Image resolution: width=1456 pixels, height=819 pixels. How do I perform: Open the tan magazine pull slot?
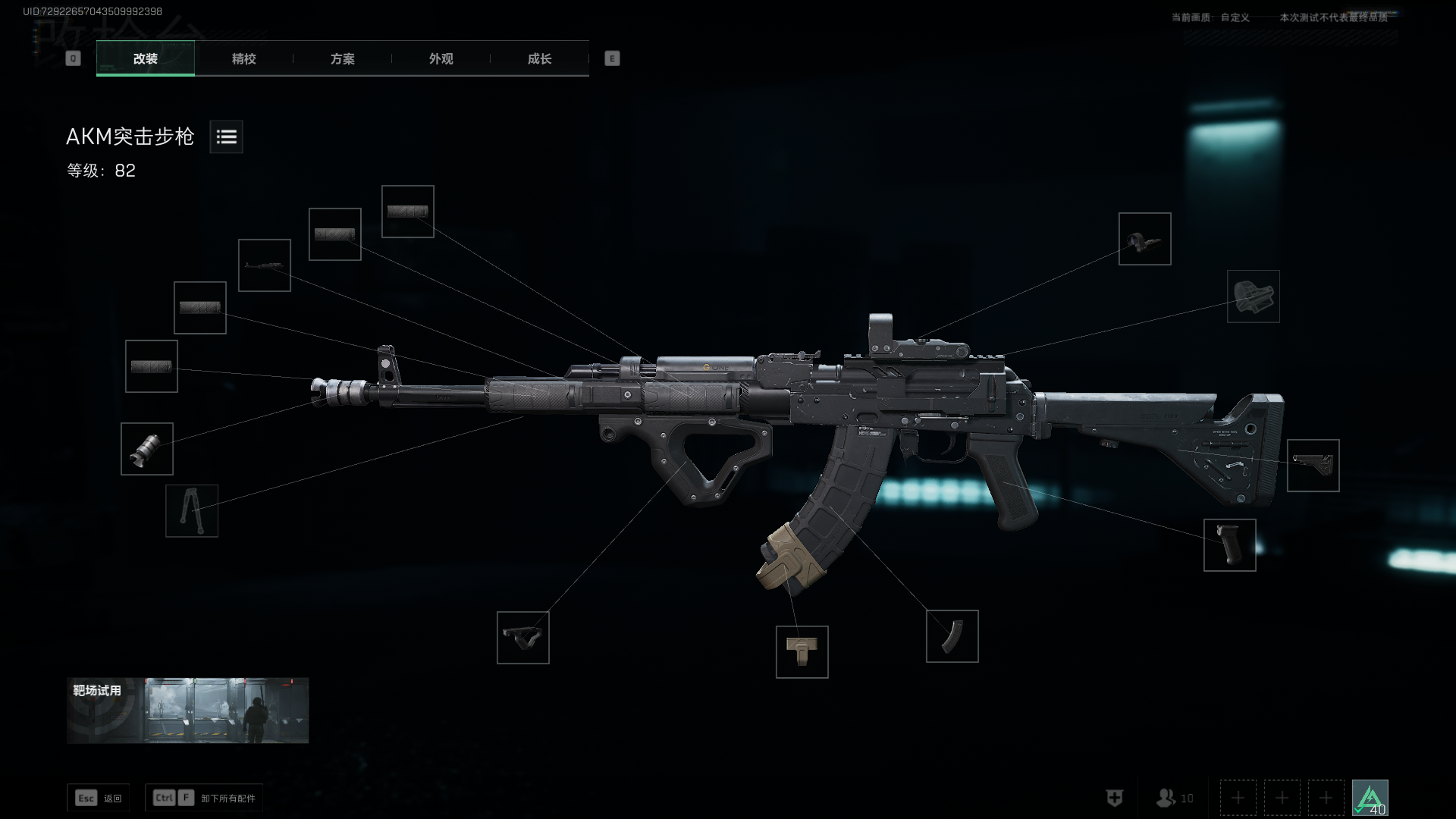(802, 652)
